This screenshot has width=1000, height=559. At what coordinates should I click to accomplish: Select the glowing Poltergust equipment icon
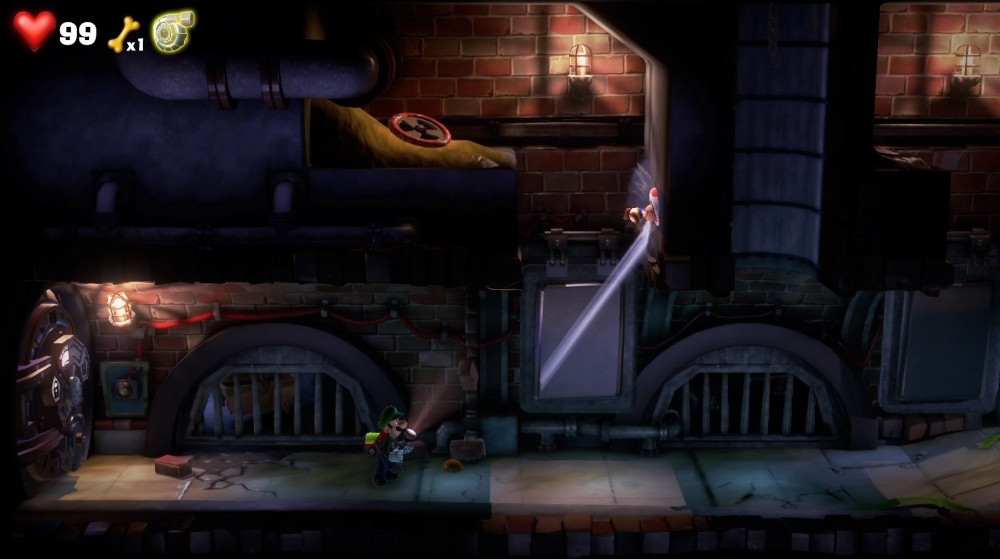(173, 31)
